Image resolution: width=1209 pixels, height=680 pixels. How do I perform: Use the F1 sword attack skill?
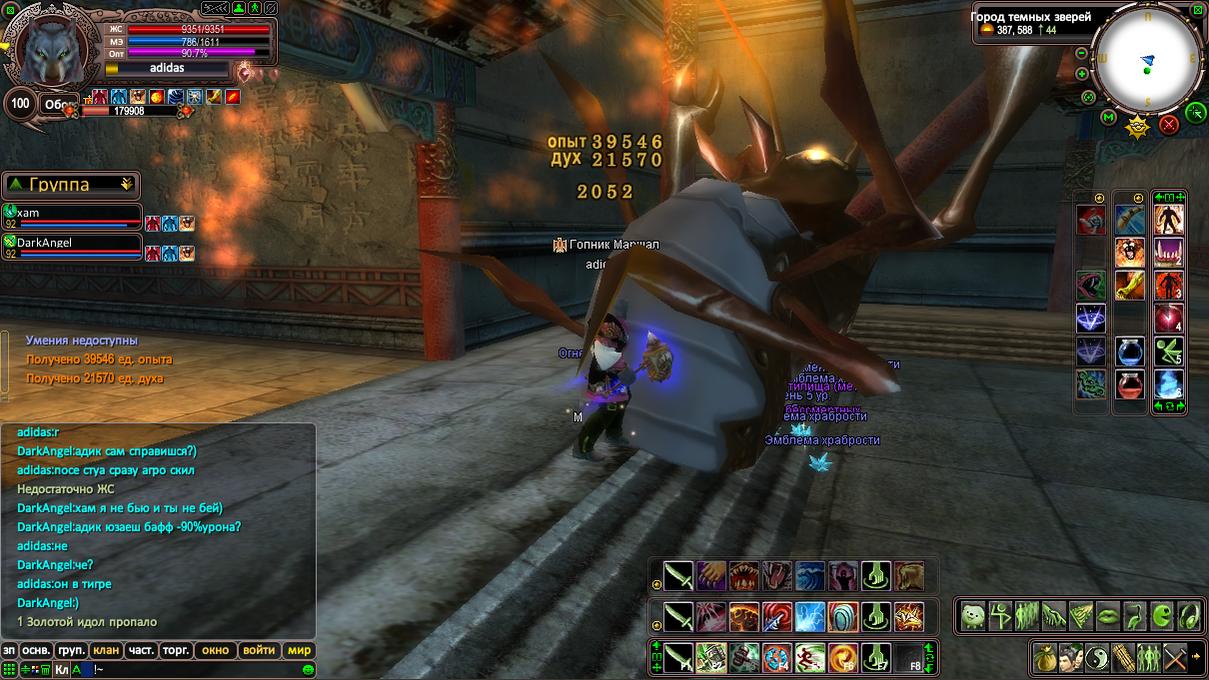point(679,658)
